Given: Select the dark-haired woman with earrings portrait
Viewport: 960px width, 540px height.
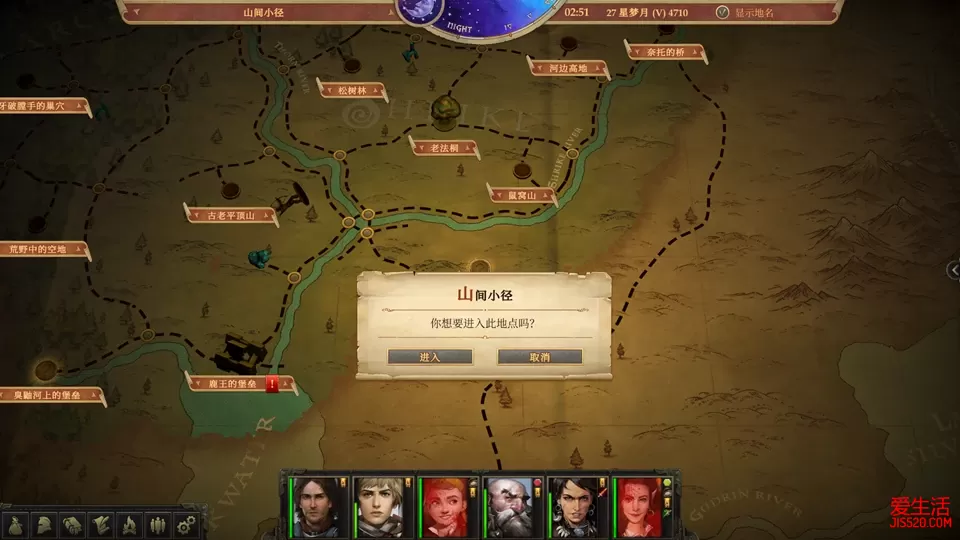Looking at the screenshot, I should pyautogui.click(x=578, y=505).
